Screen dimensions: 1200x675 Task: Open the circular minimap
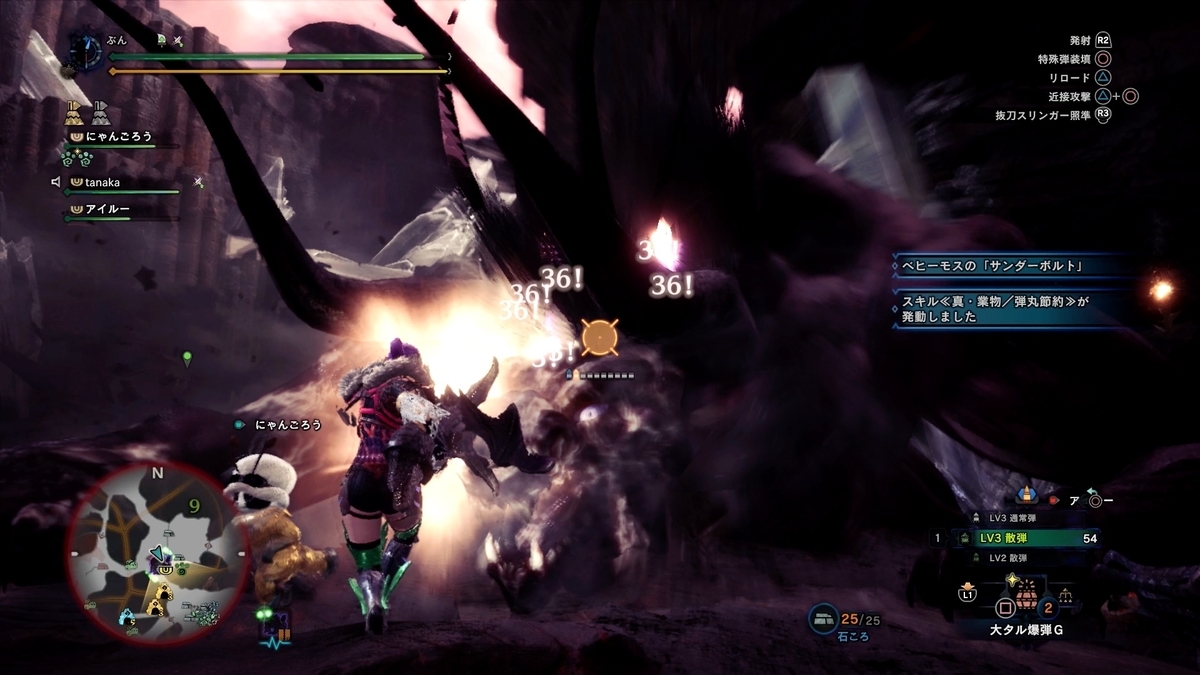[x=157, y=554]
